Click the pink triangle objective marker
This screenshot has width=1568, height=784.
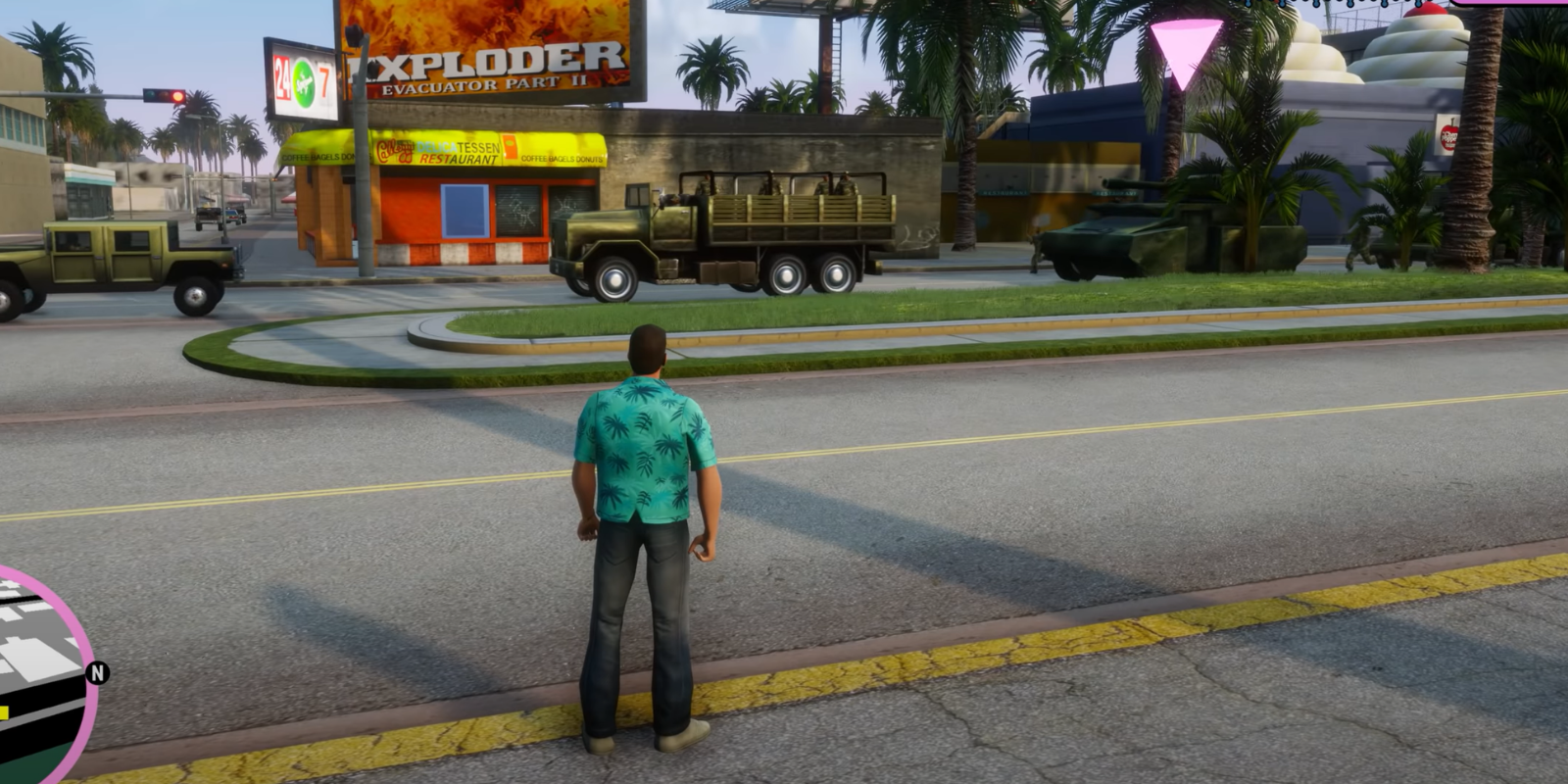point(1186,49)
